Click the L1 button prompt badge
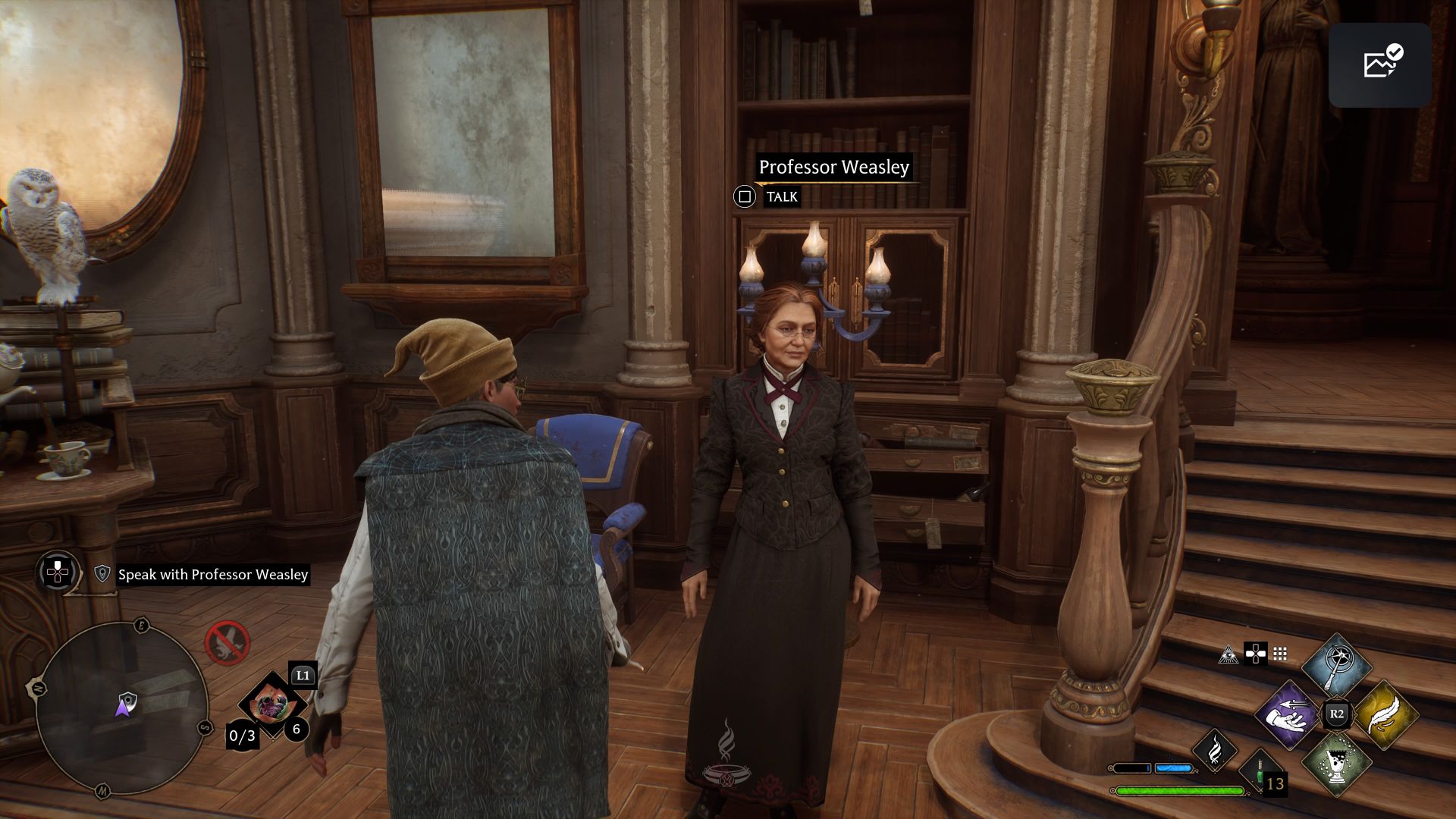Image resolution: width=1456 pixels, height=819 pixels. click(304, 675)
